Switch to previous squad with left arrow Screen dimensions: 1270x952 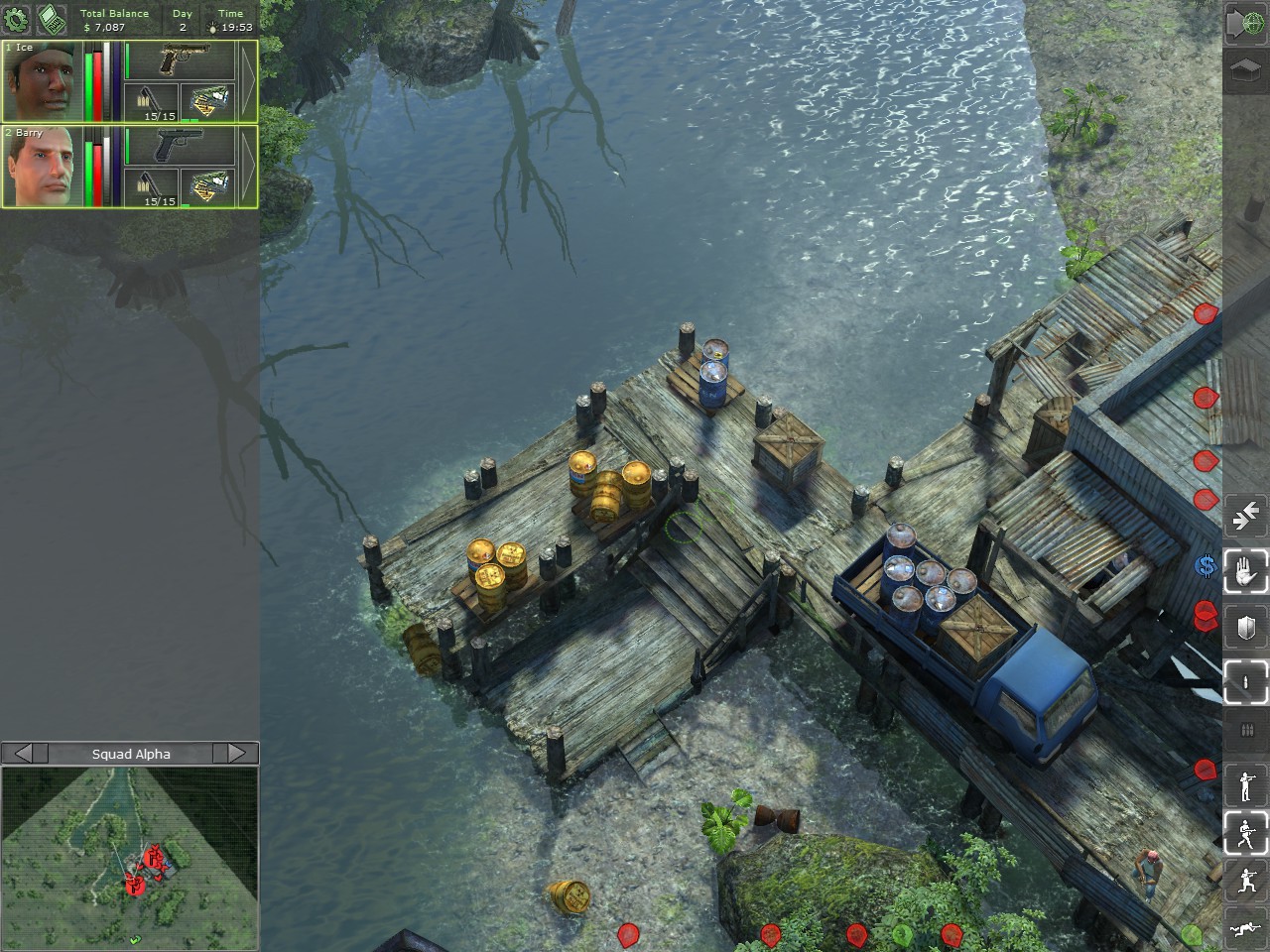click(x=24, y=754)
